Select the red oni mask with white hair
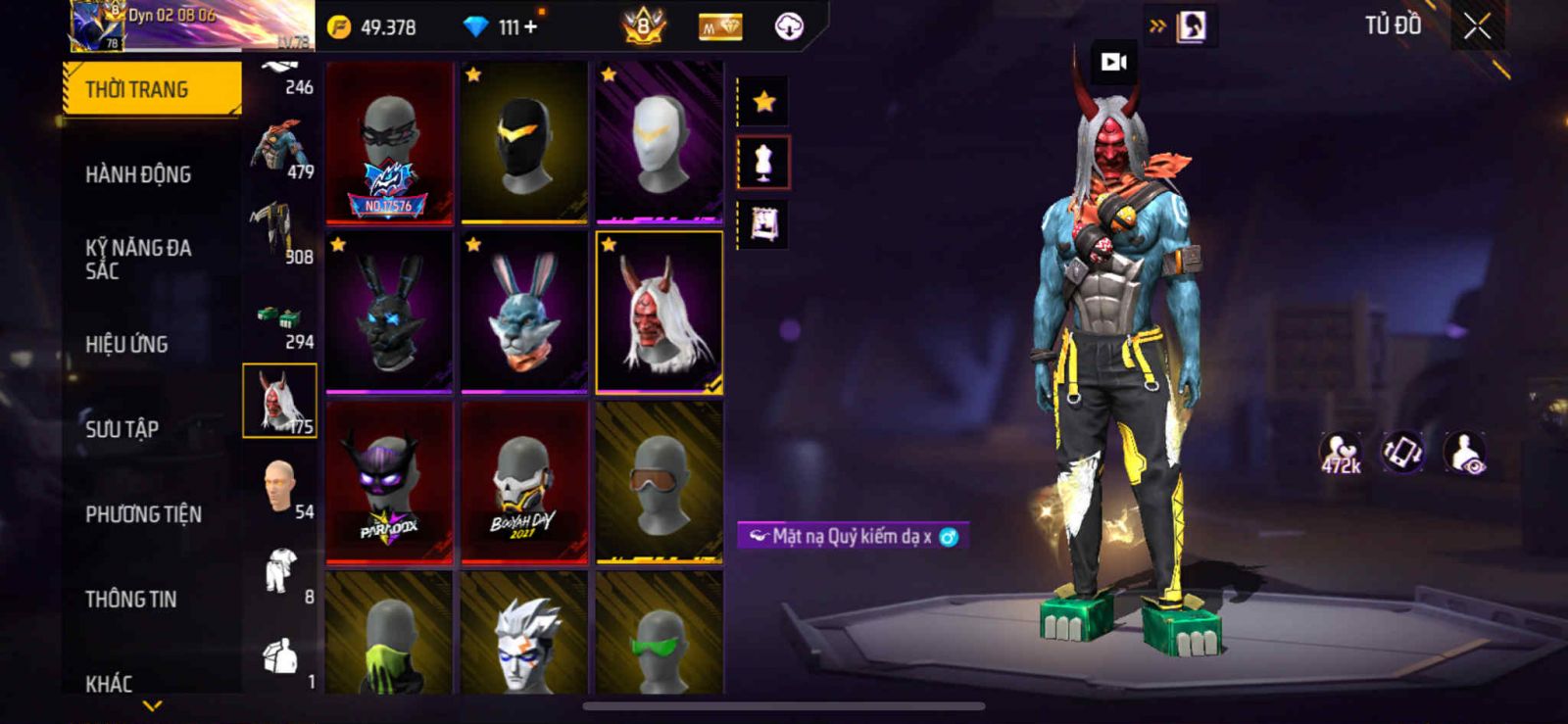 pyautogui.click(x=659, y=313)
